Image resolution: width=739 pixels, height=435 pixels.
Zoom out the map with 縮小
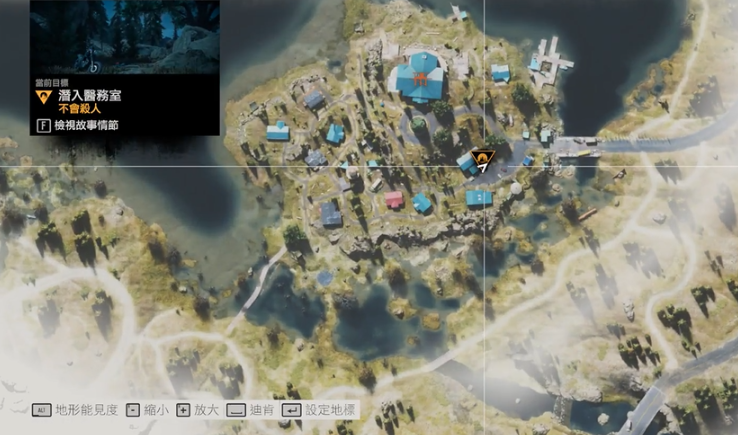[x=151, y=411]
